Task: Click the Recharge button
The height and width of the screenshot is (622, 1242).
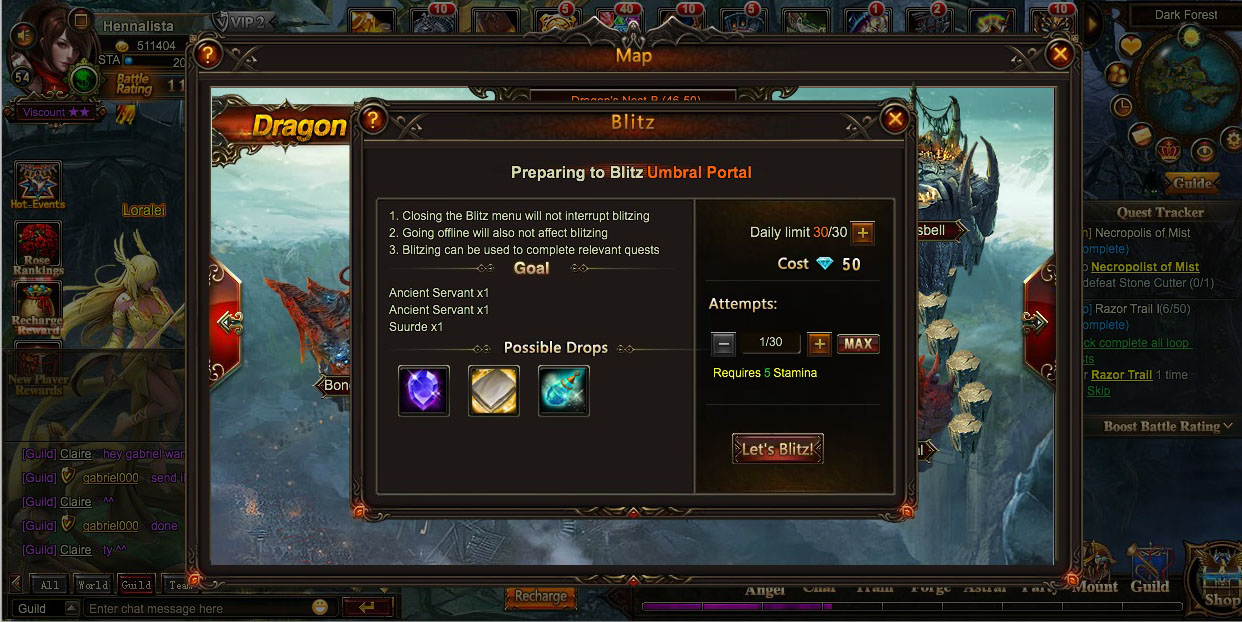Action: click(541, 597)
